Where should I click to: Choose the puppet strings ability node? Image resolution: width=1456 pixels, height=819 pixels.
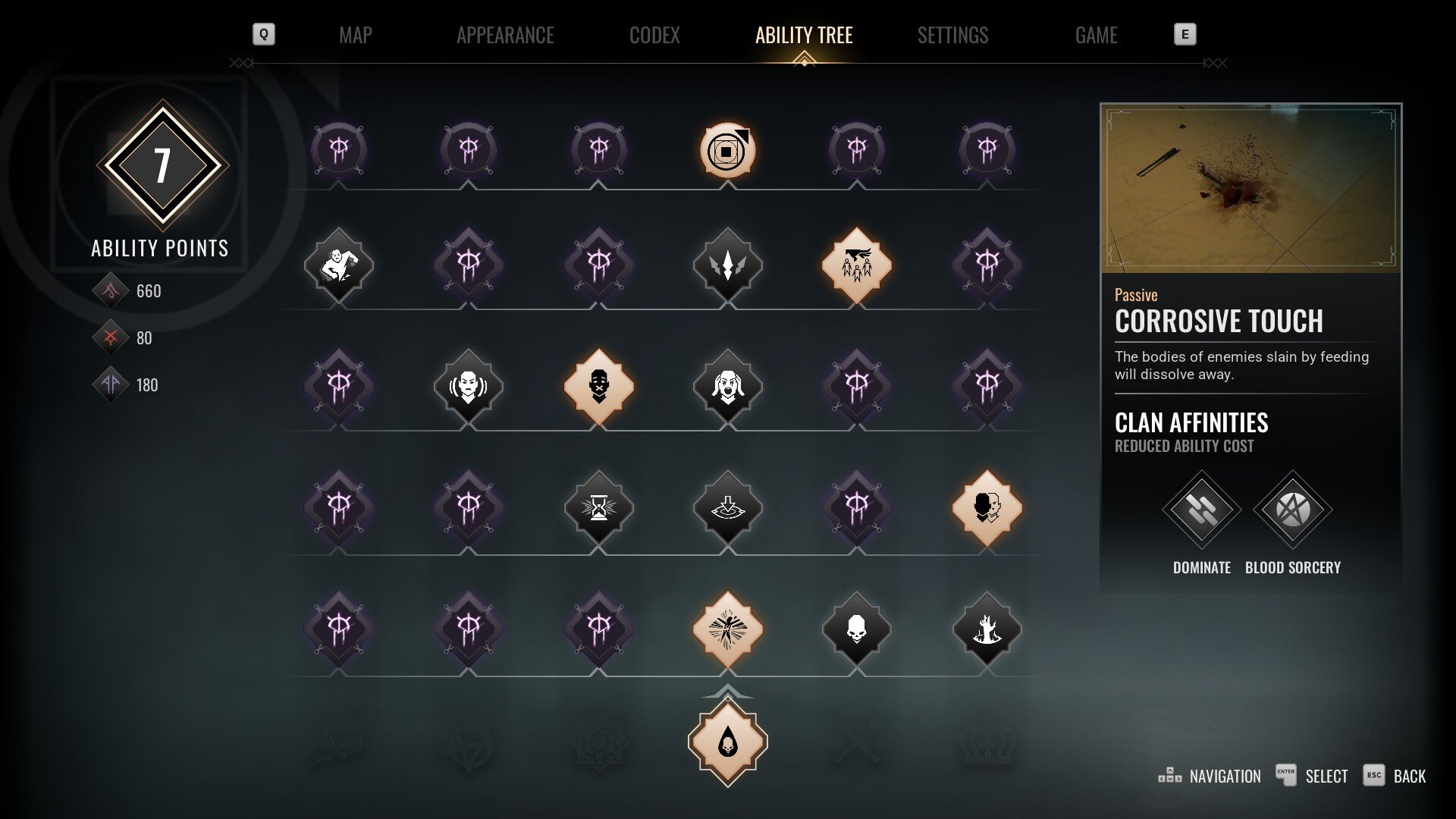[x=856, y=265]
